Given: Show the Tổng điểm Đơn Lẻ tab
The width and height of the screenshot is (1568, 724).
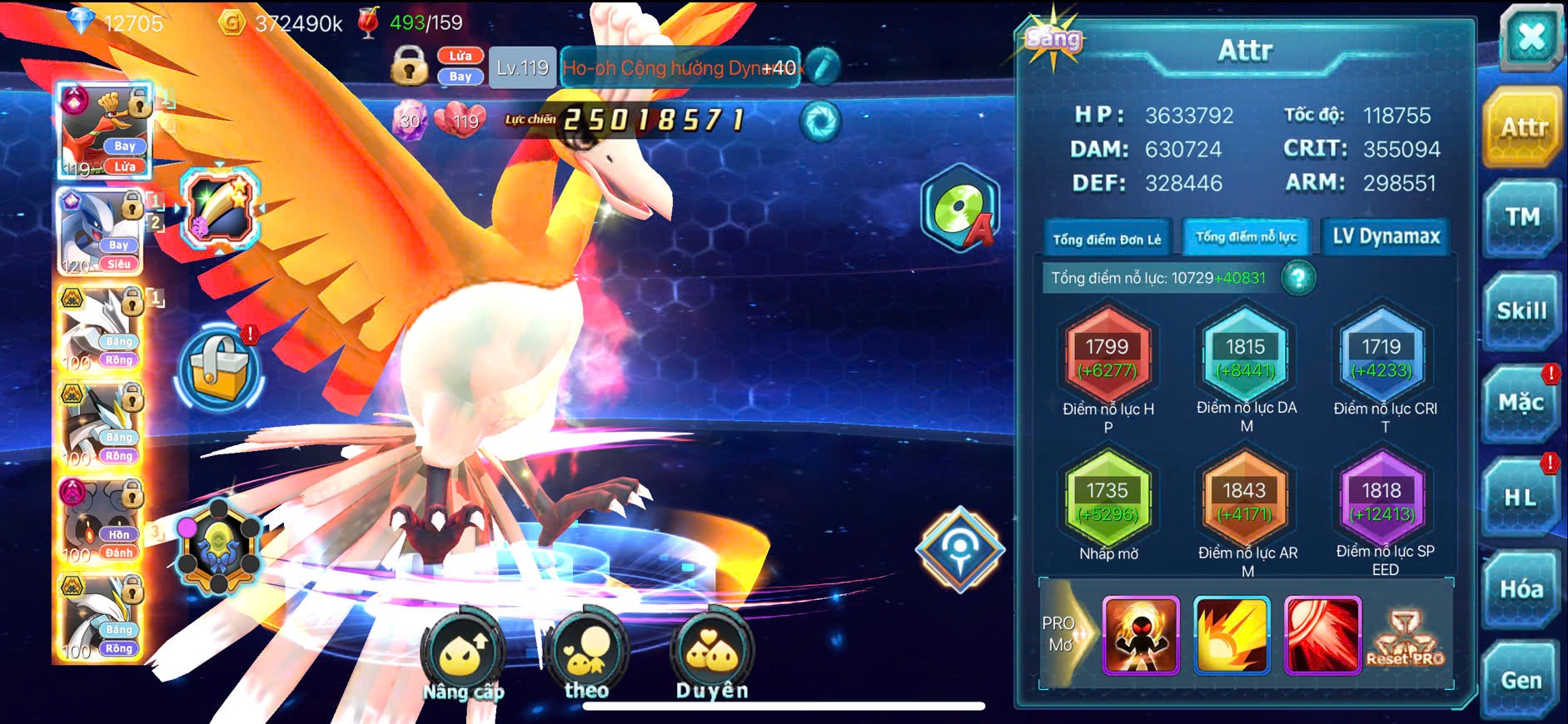Looking at the screenshot, I should [1107, 239].
